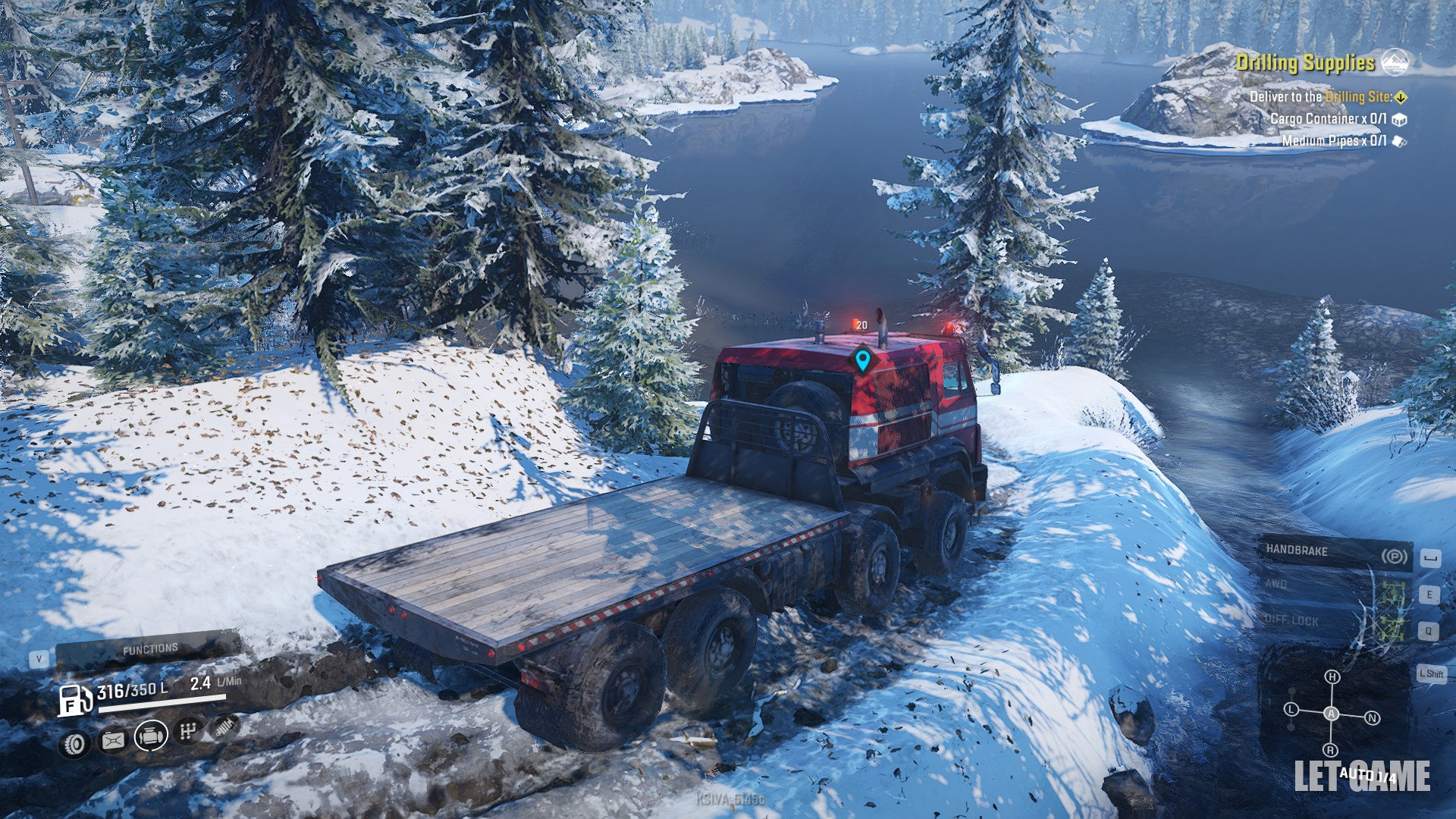Viewport: 1456px width, 819px height.
Task: Select the tire status icon
Action: [x=76, y=744]
